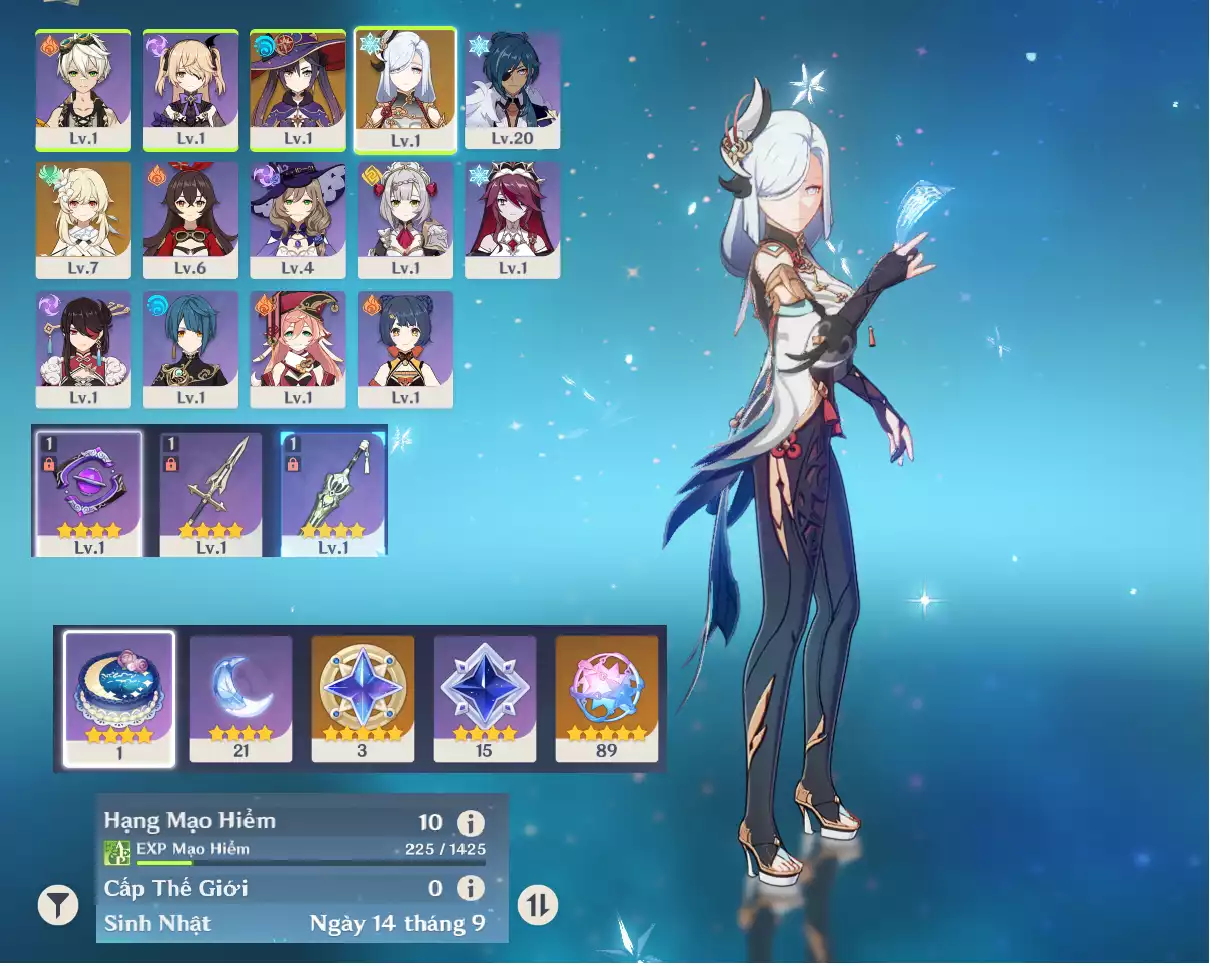This screenshot has width=1210, height=966.
Task: Select Xingqiu's character card
Action: 190,349
